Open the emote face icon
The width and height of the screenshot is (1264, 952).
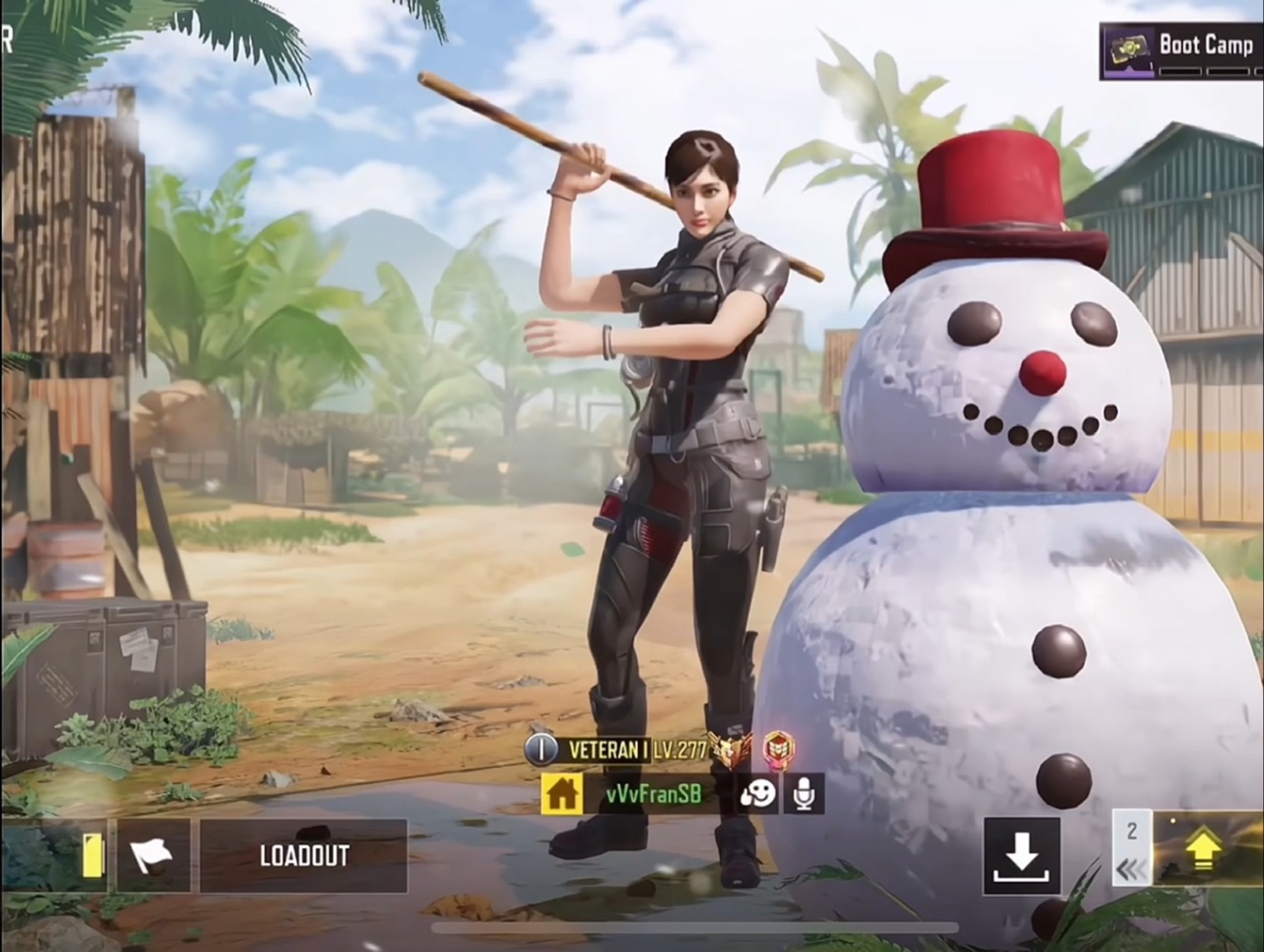pyautogui.click(x=757, y=793)
